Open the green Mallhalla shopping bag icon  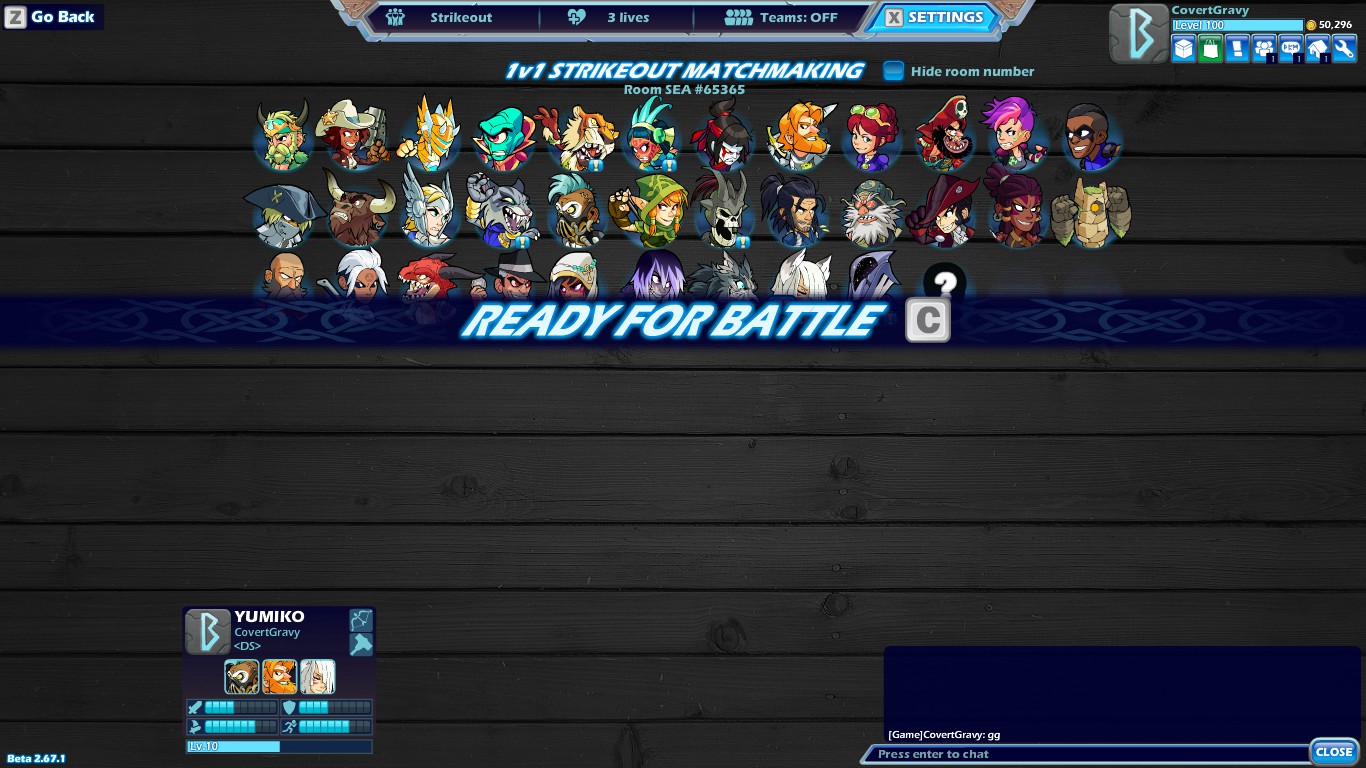tap(1210, 48)
